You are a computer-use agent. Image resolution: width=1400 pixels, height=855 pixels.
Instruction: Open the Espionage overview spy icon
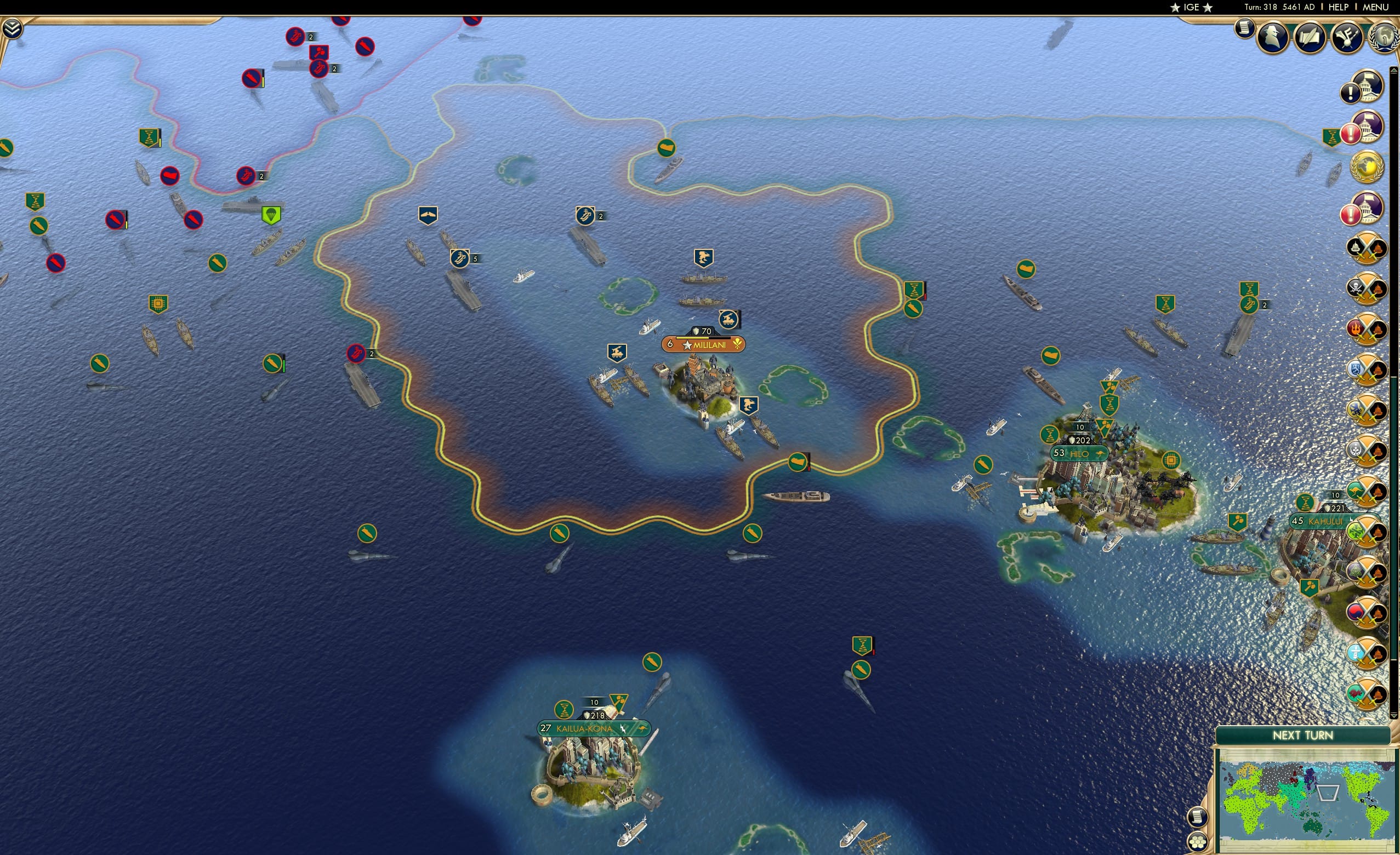pyautogui.click(x=1272, y=36)
